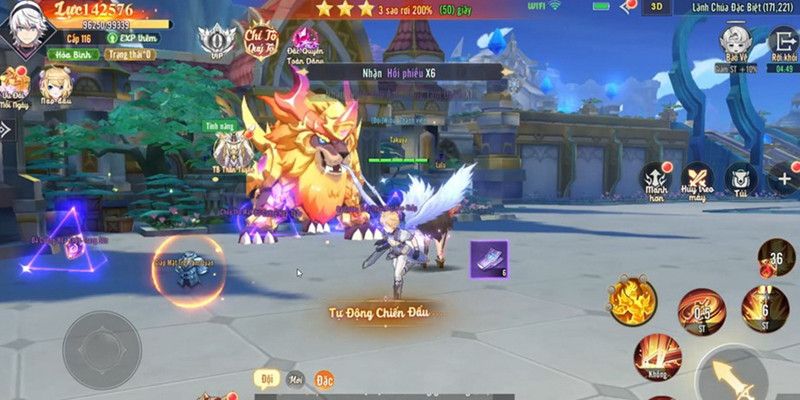The image size is (800, 400).
Task: Open the VIP menu
Action: (x=215, y=41)
